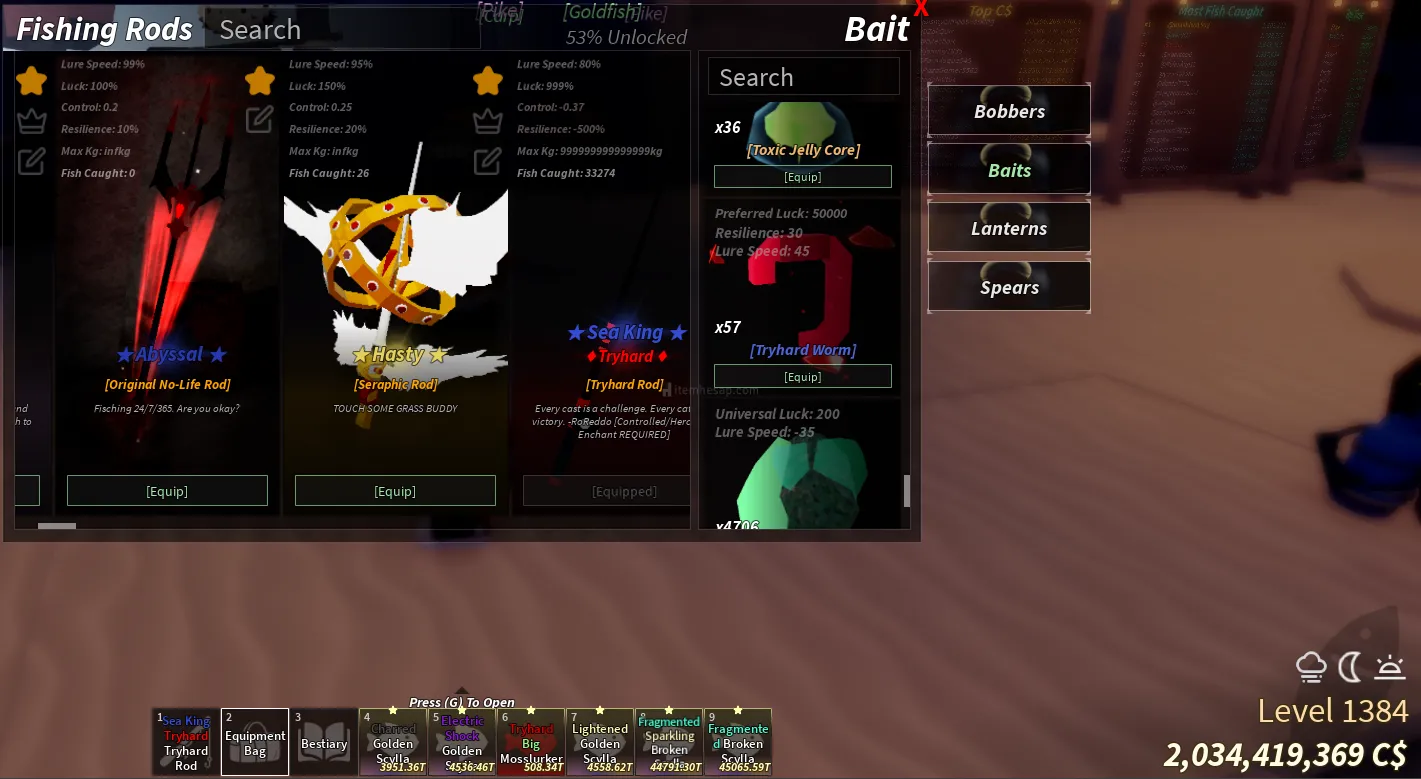1421x779 pixels.
Task: Select the Tryhard Rod hotbar slot
Action: 186,742
